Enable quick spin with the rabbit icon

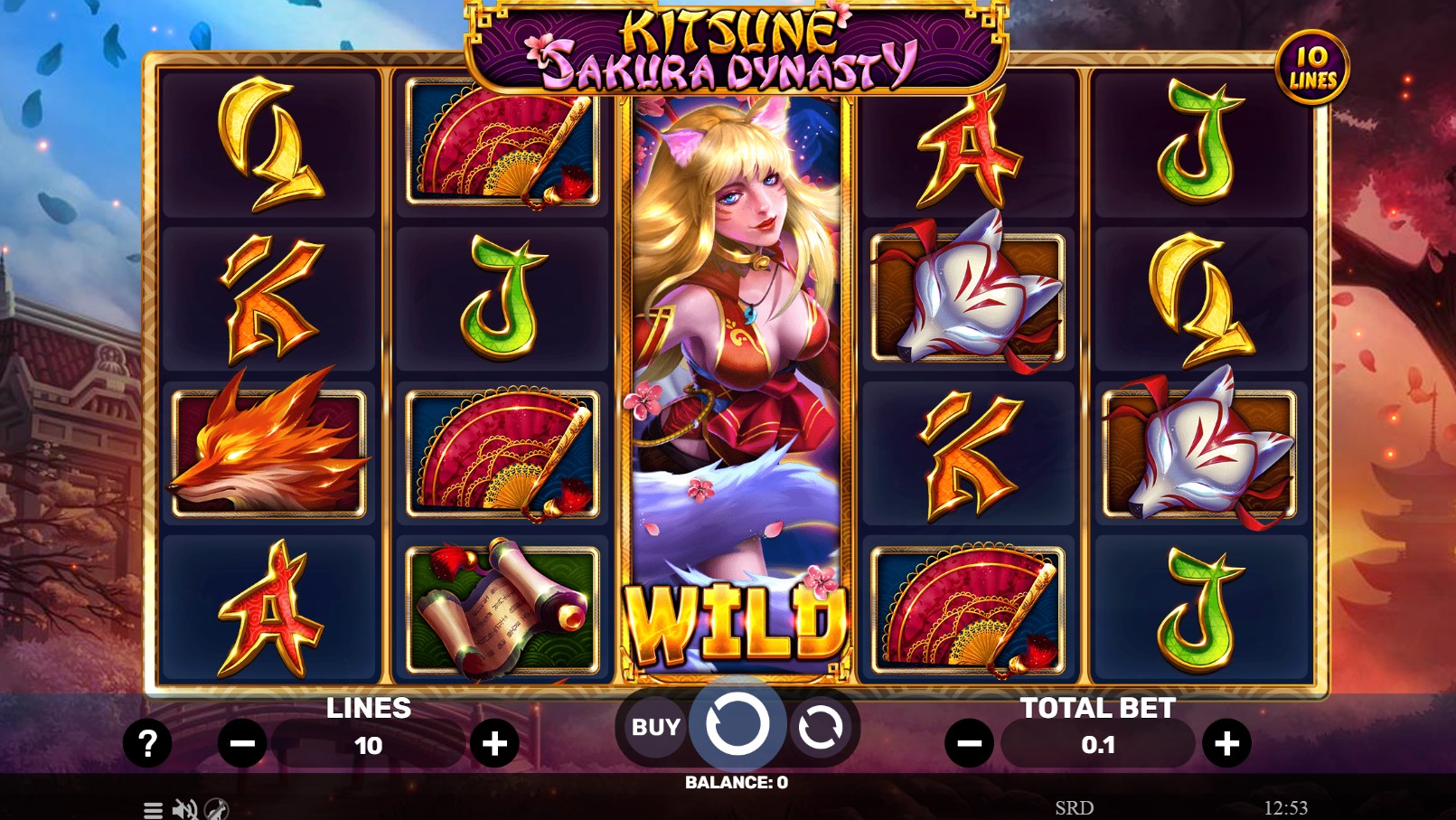click(x=213, y=810)
